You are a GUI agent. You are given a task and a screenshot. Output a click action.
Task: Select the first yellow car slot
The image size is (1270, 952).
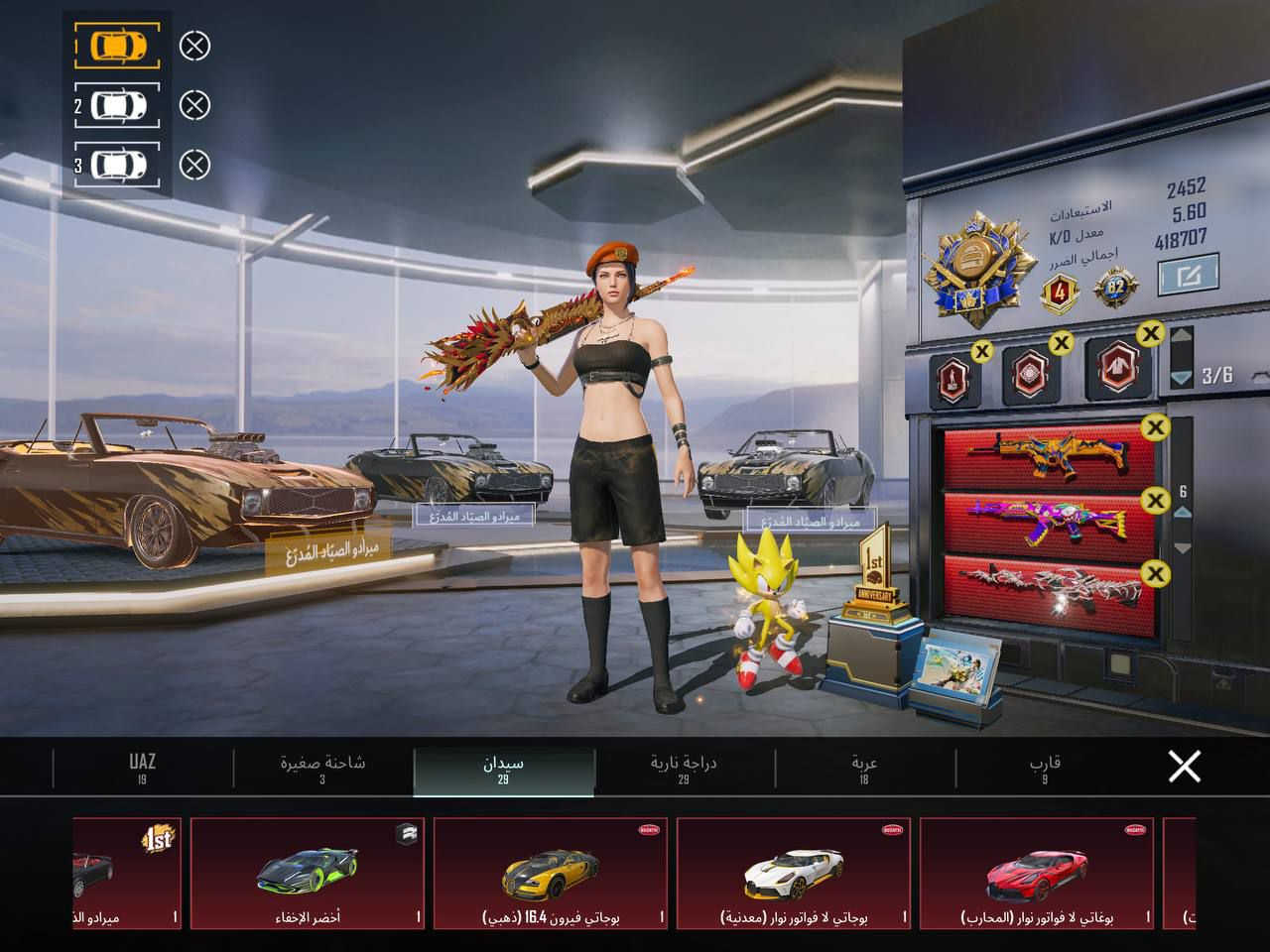click(117, 46)
